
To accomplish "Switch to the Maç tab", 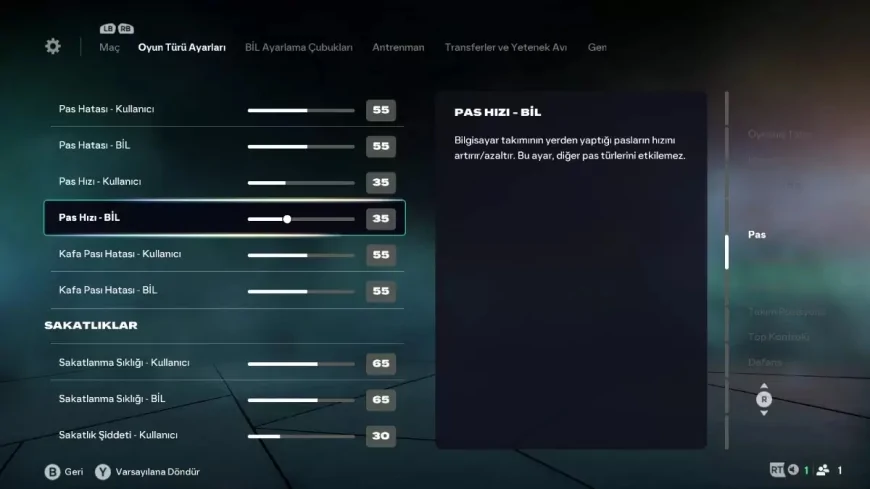I will point(109,47).
